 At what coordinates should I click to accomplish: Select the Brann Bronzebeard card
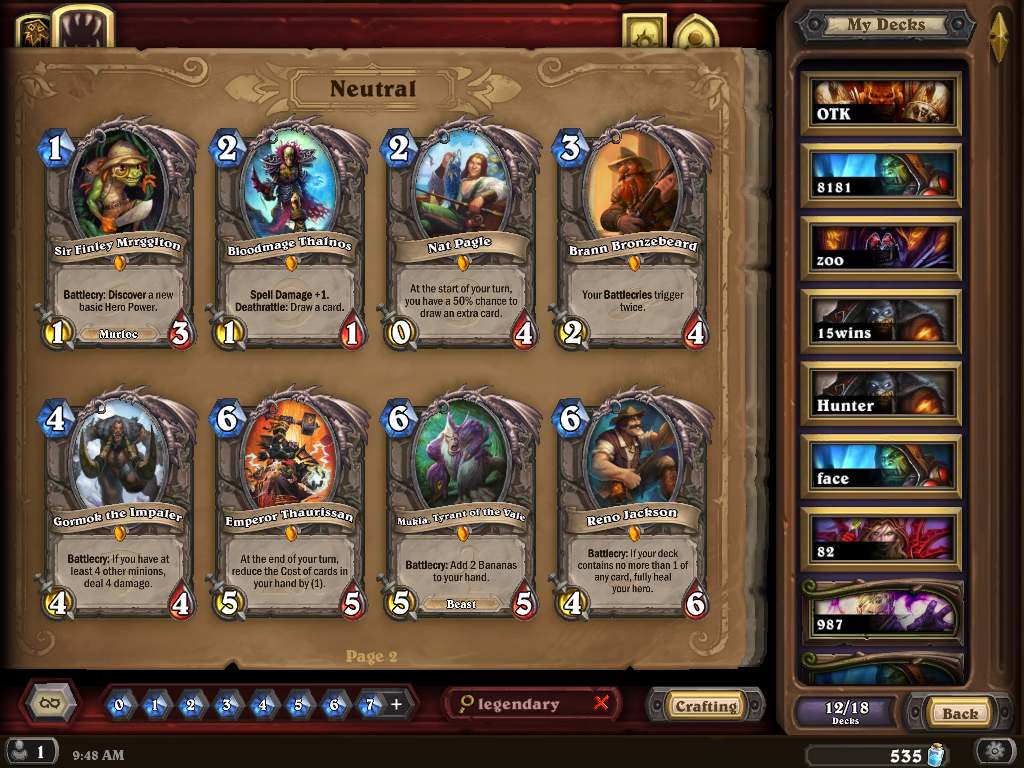632,235
